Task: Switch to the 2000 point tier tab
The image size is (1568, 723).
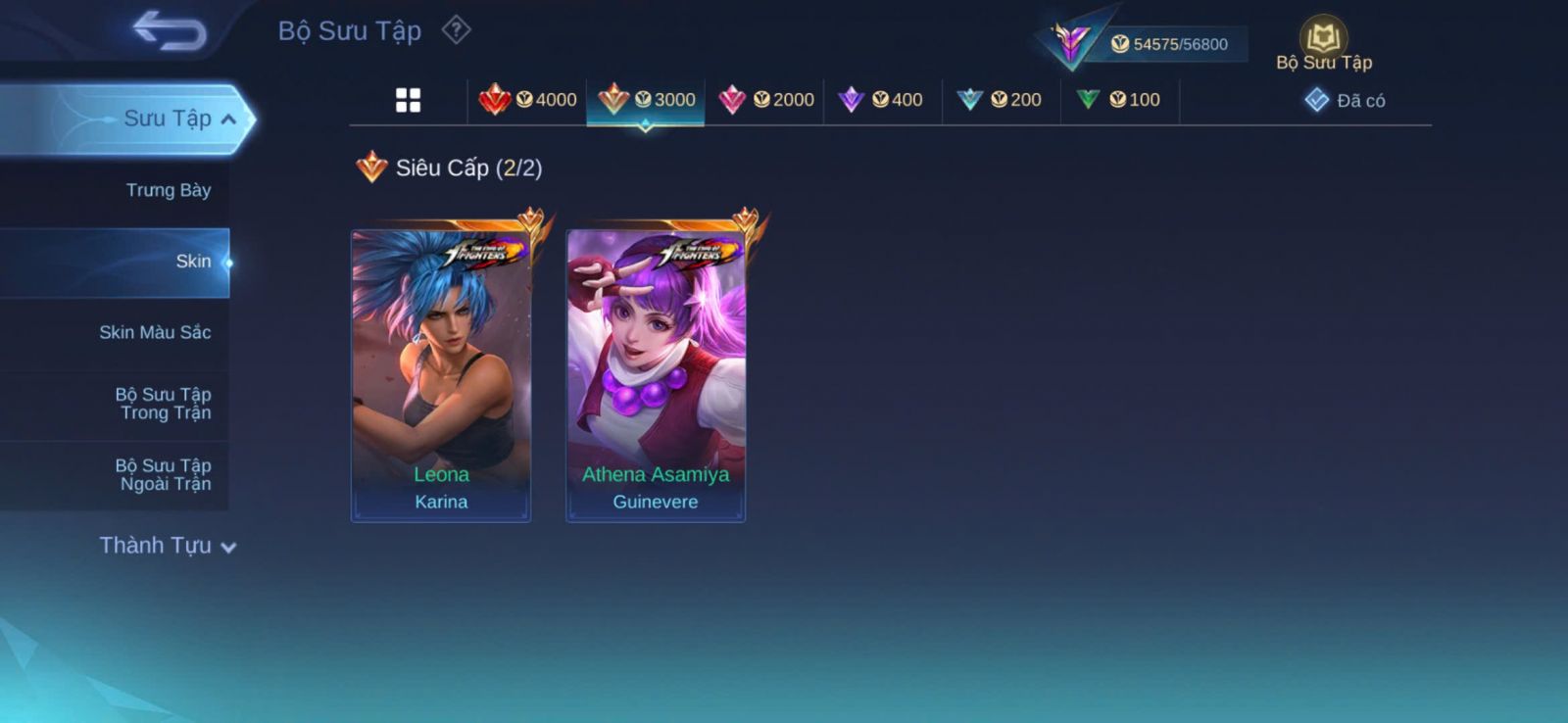Action: click(765, 100)
